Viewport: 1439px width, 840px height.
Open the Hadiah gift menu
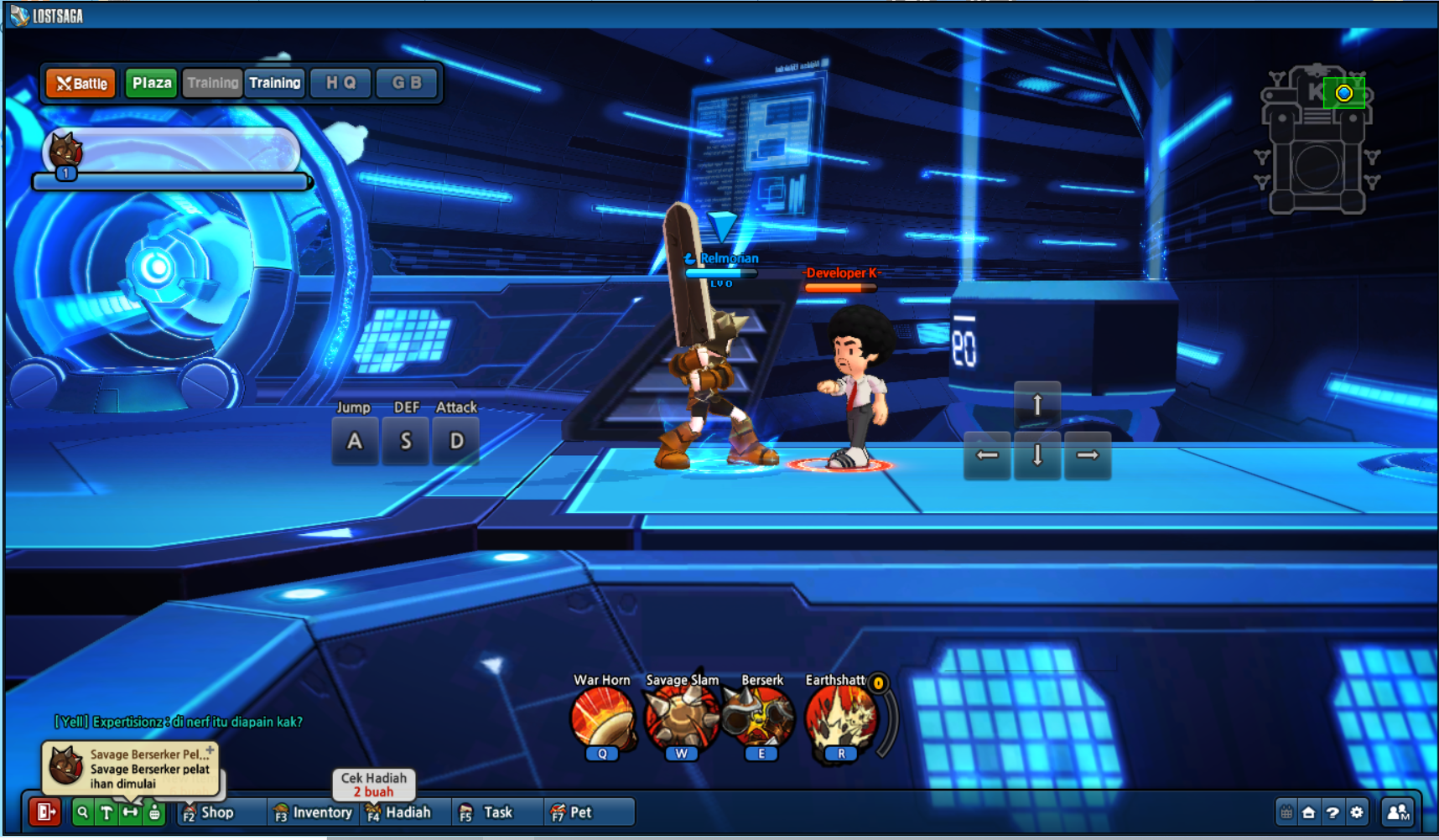[x=399, y=811]
